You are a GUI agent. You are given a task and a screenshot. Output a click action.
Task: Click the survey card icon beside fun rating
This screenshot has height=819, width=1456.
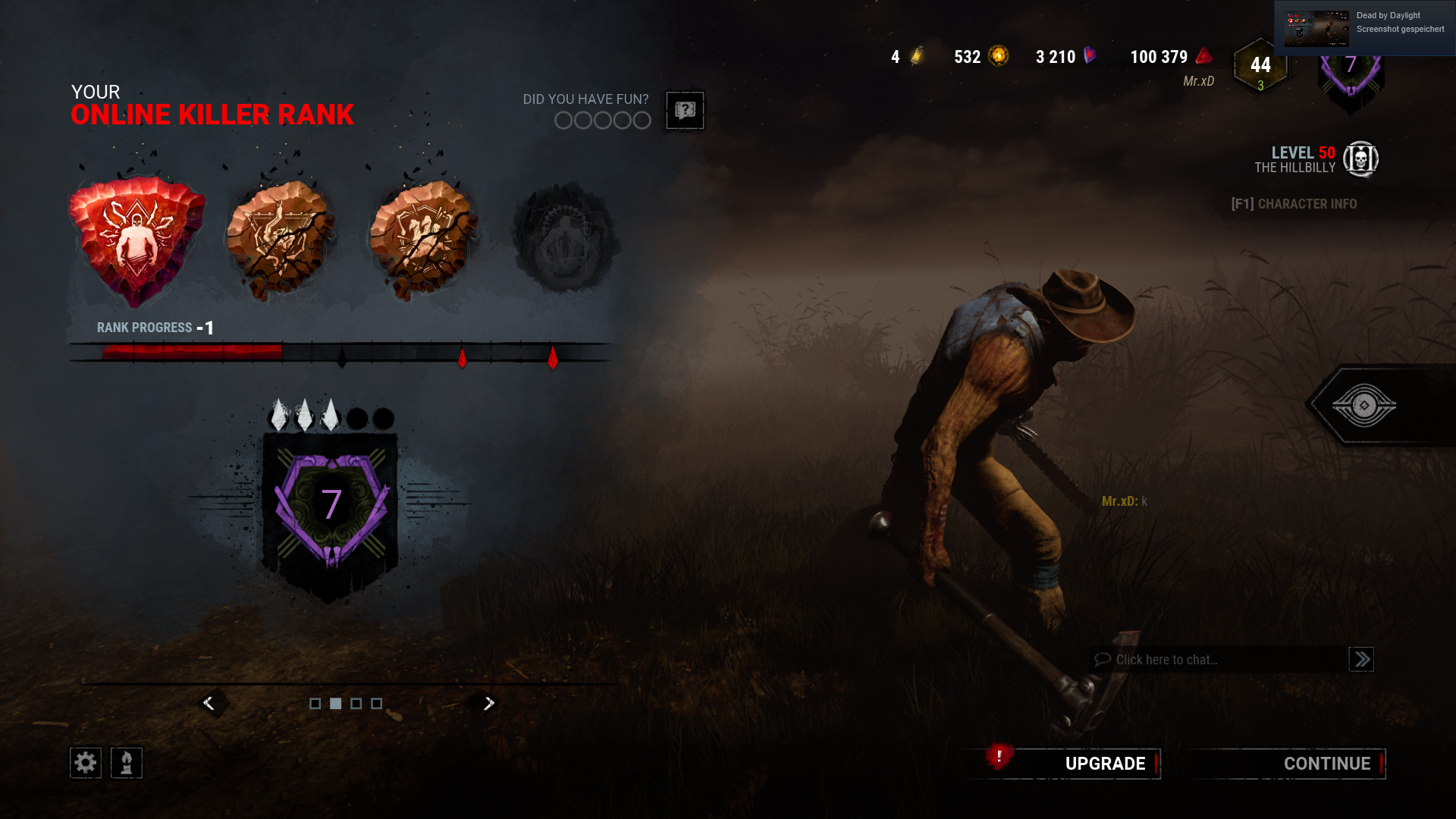pos(684,111)
